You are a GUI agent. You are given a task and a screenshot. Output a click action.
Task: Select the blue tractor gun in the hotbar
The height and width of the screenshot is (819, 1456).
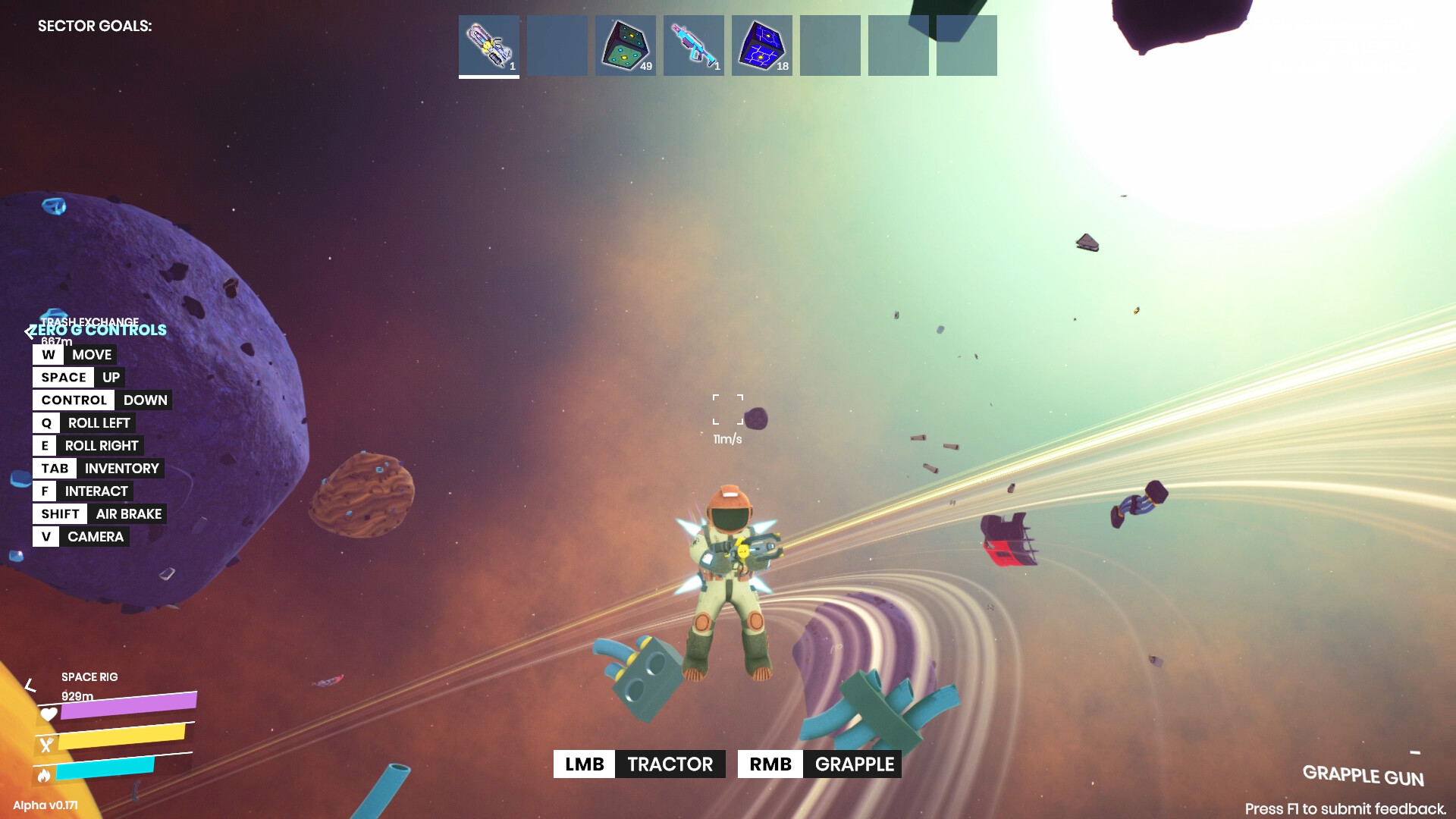point(693,45)
